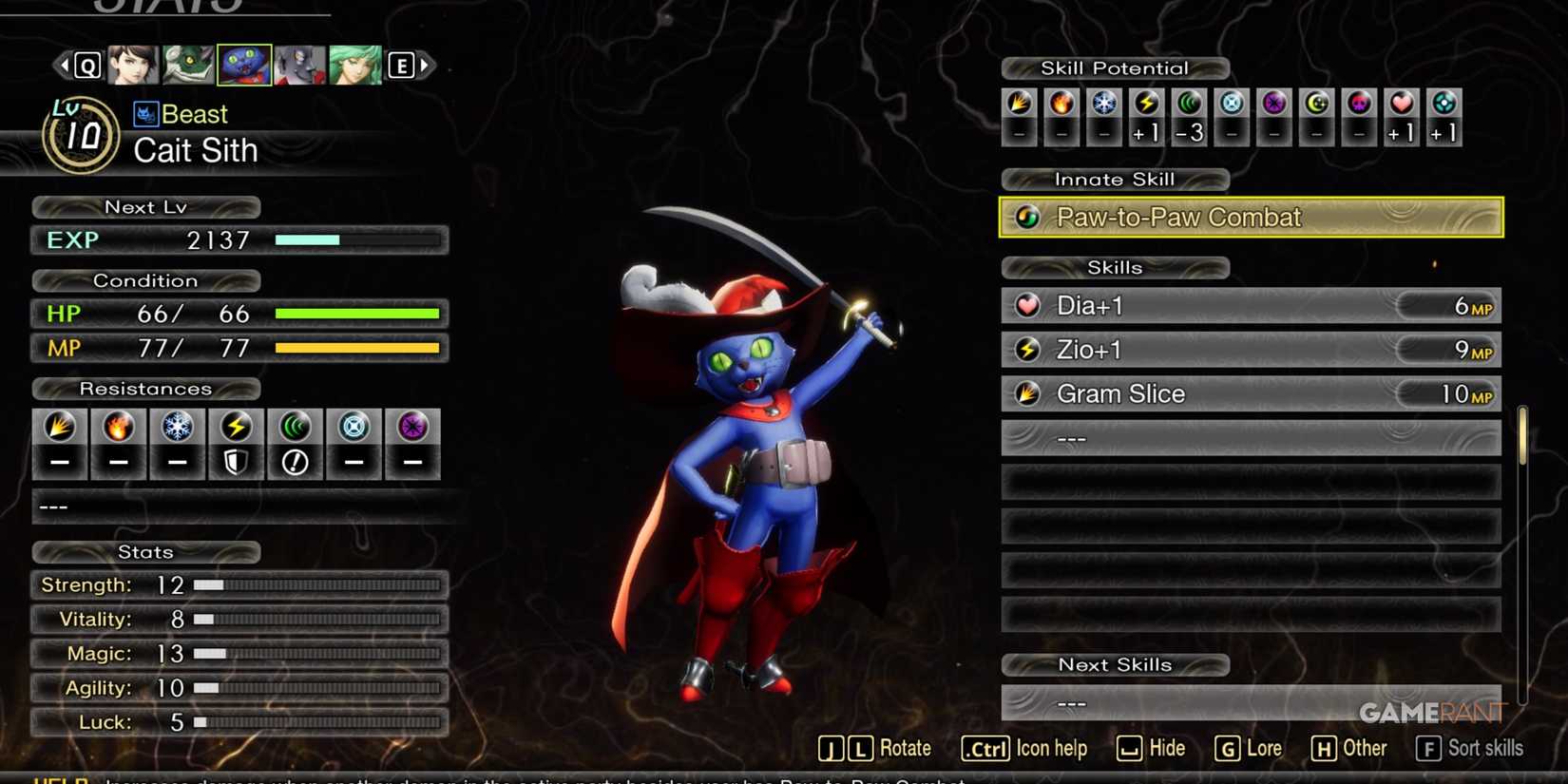The width and height of the screenshot is (1568, 784).
Task: Click the heart icon beside Dia+1
Action: click(1027, 306)
